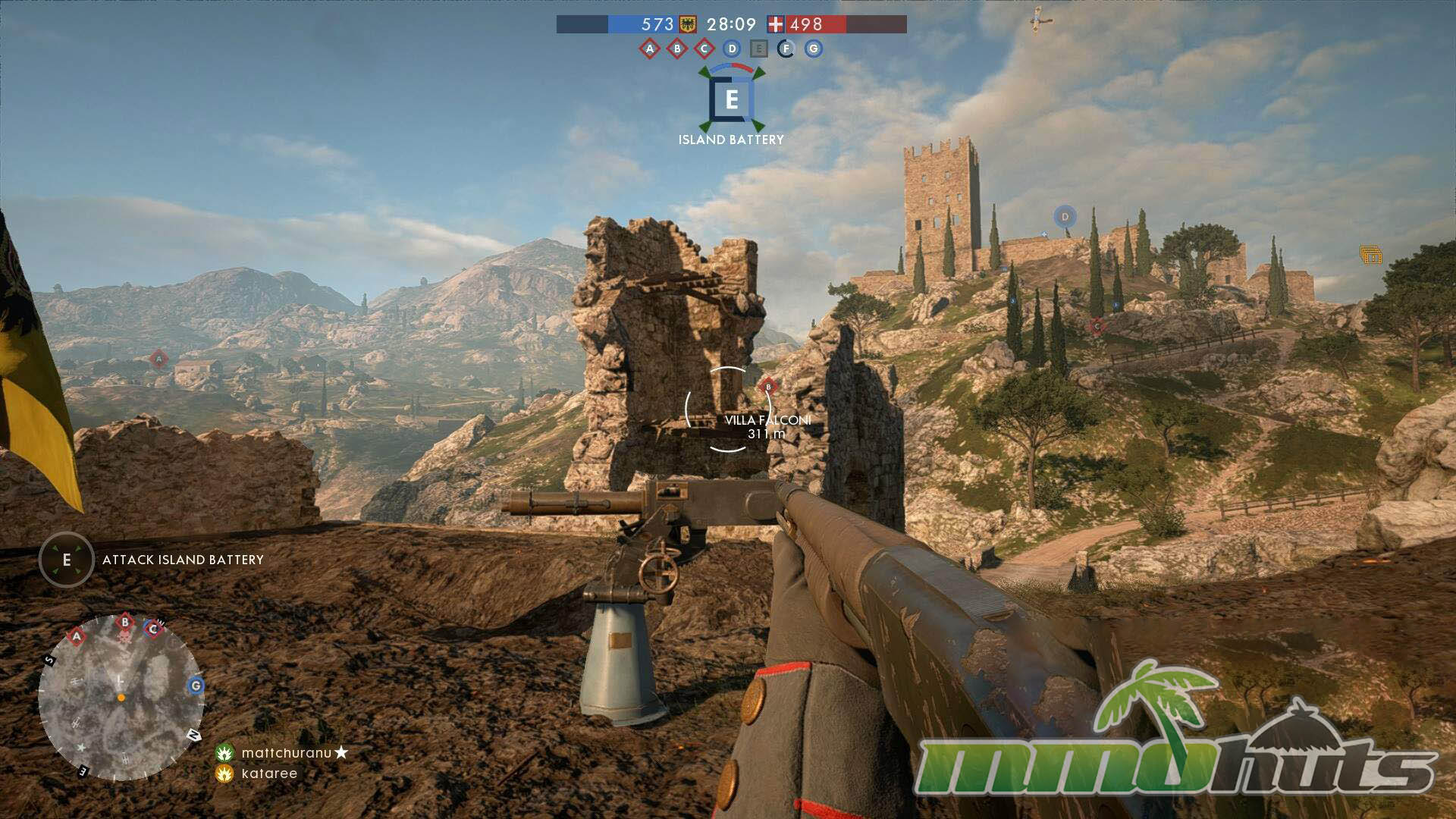Select grey flag E in the top objective row

pos(758,49)
